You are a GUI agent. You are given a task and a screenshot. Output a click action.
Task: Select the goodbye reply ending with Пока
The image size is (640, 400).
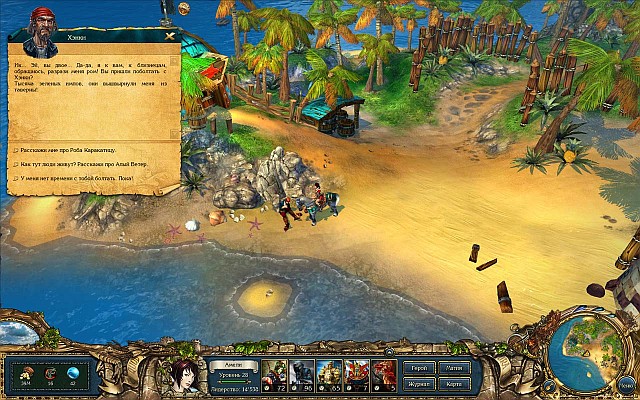[x=78, y=178]
